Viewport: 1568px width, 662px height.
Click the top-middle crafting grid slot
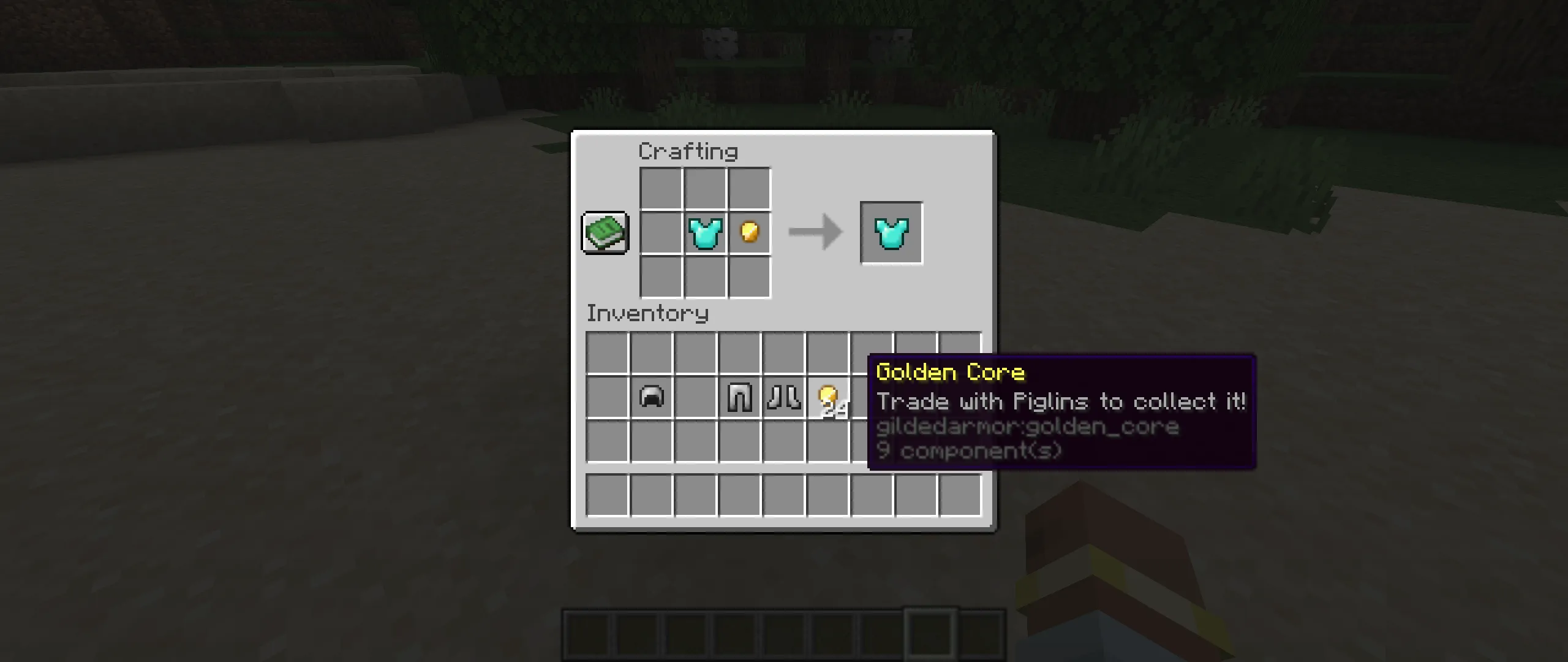[x=706, y=189]
